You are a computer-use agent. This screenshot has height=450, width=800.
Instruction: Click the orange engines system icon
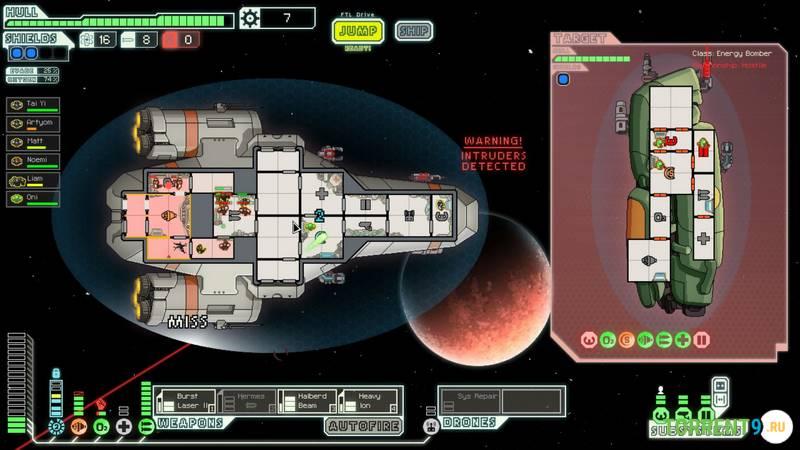pyautogui.click(x=78, y=427)
